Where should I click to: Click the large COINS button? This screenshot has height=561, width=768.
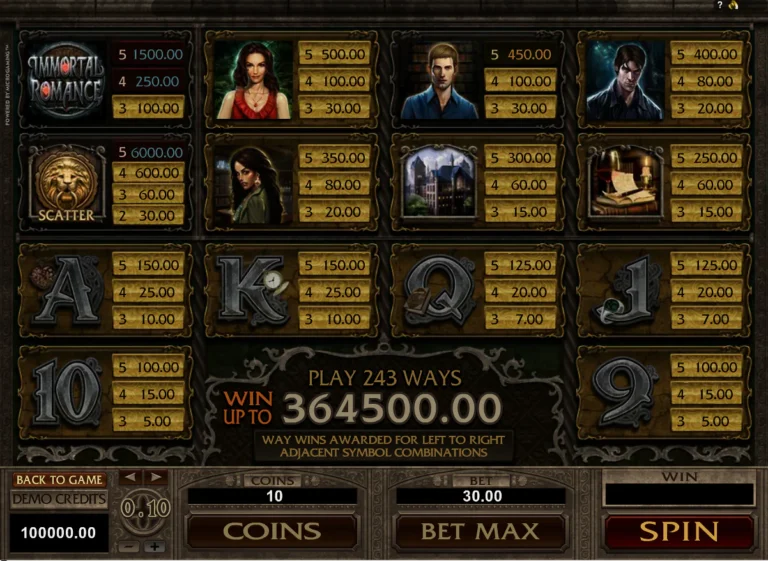pos(272,531)
